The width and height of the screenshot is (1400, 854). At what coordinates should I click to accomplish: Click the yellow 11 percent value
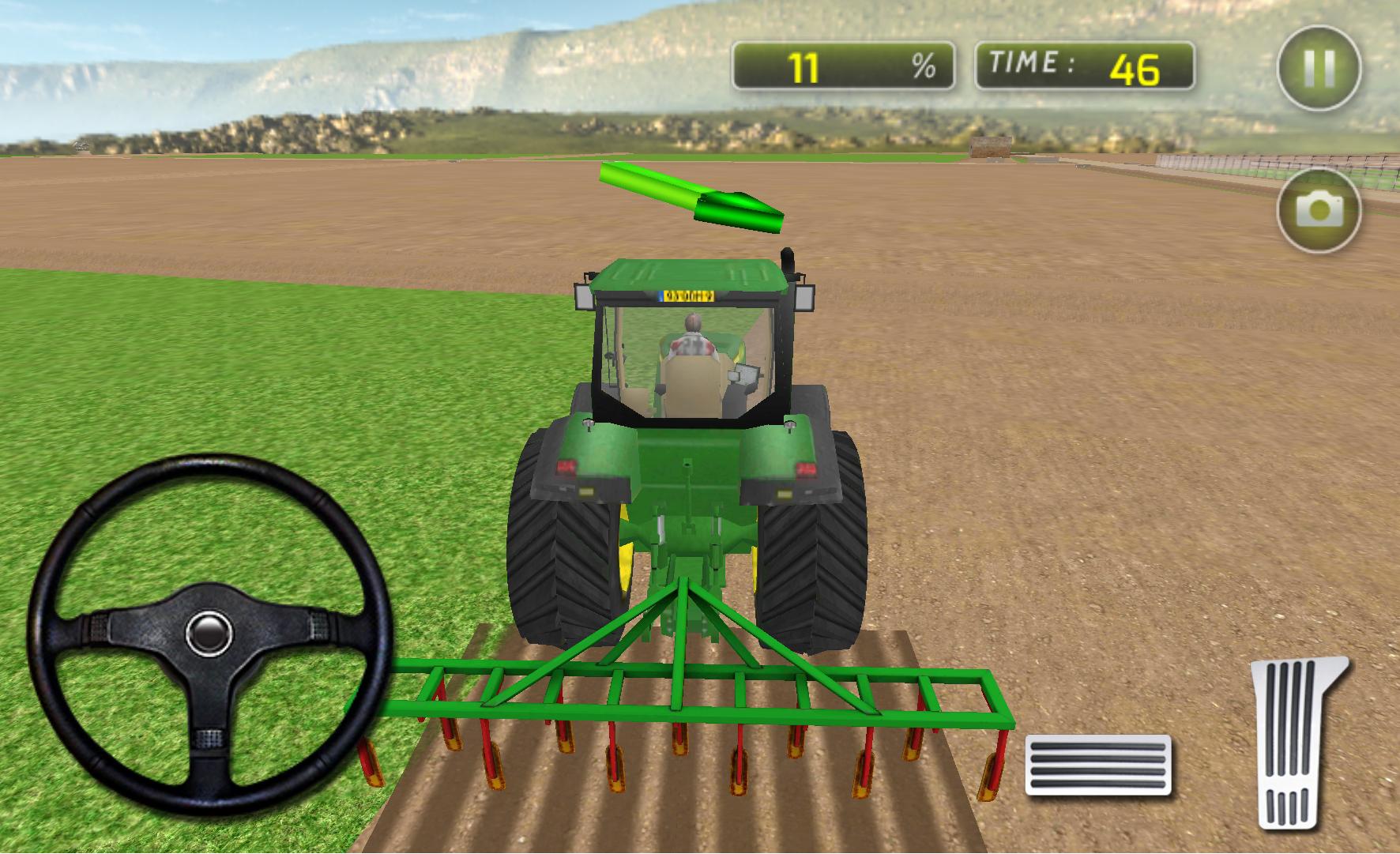804,65
